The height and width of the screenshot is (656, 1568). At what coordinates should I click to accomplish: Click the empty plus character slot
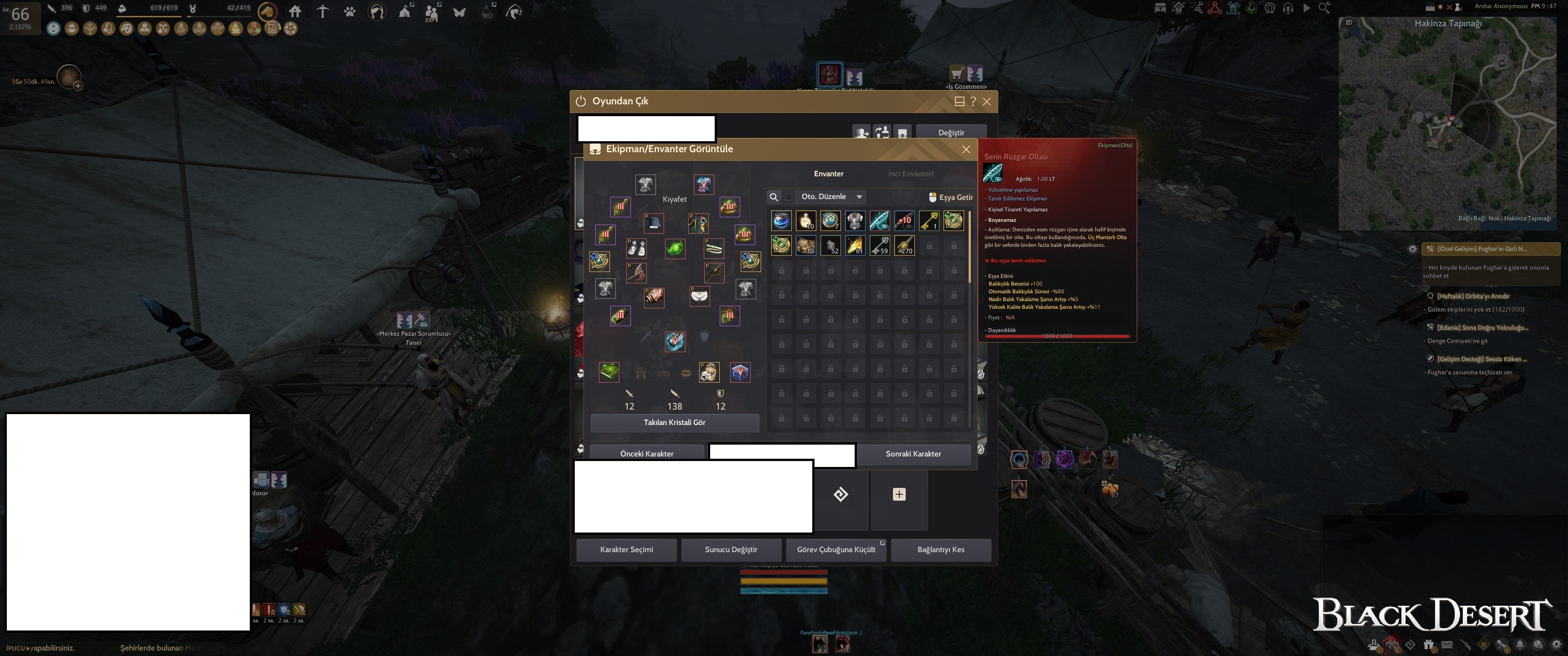pyautogui.click(x=899, y=495)
